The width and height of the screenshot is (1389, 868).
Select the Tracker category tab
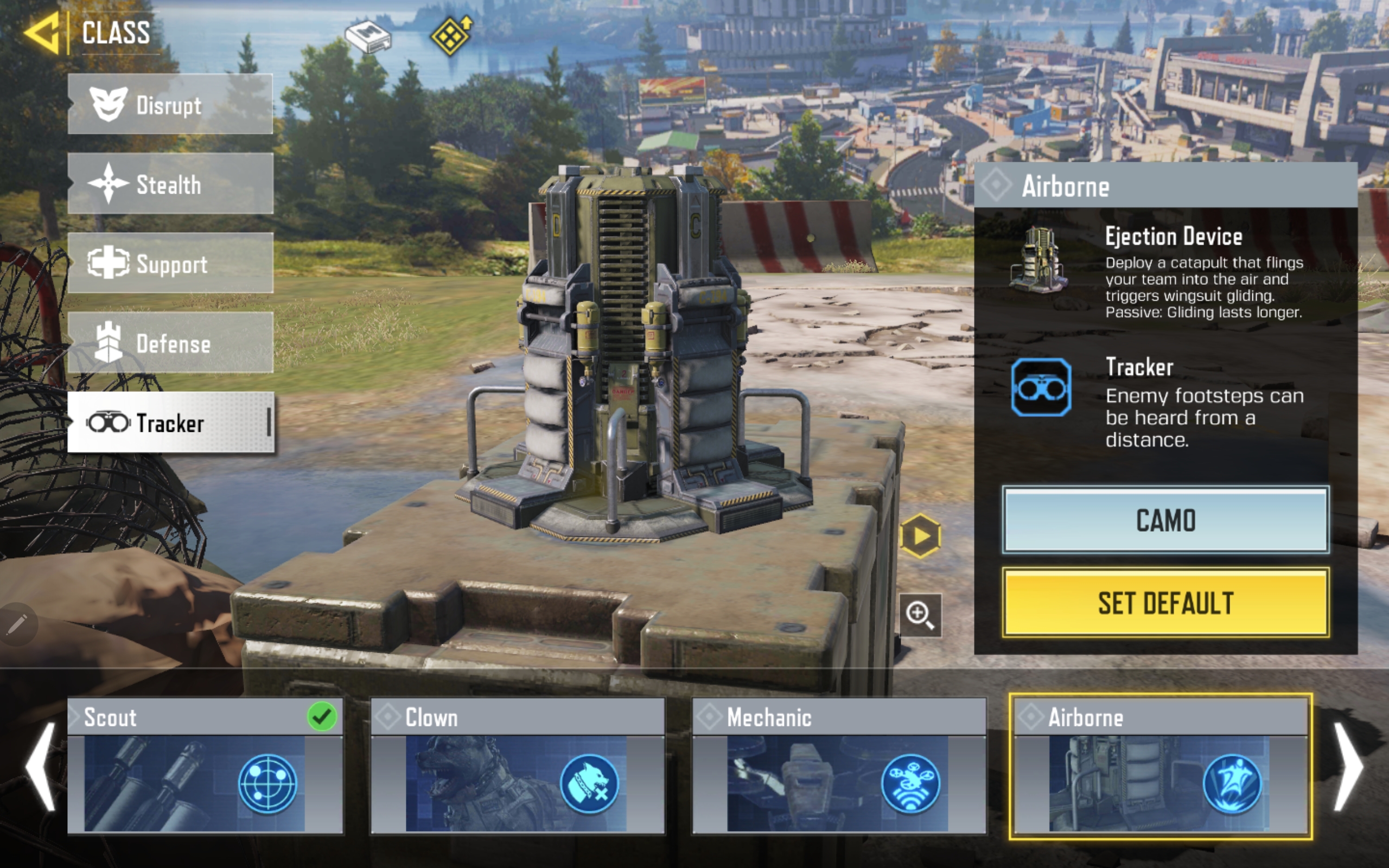(170, 423)
